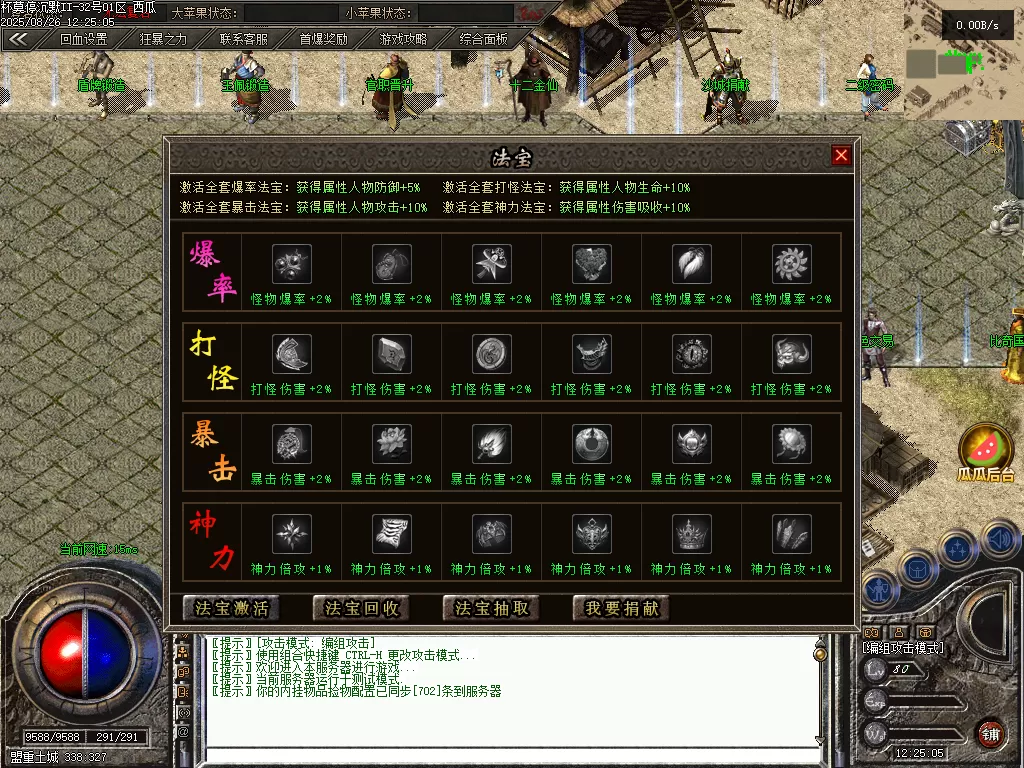Contact support via 联系客服
Viewport: 1024px width, 768px height.
[x=244, y=39]
